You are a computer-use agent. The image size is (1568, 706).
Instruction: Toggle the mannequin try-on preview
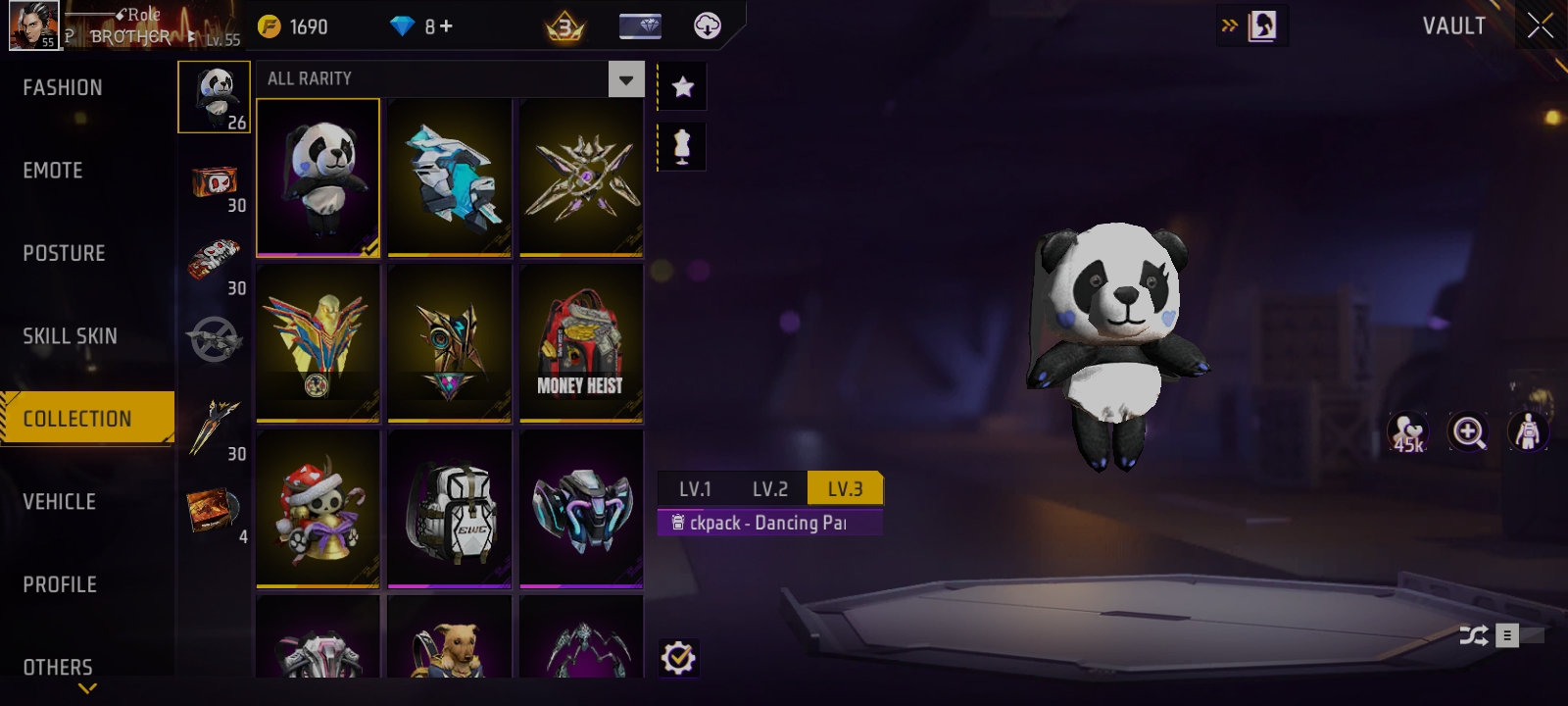click(x=681, y=145)
